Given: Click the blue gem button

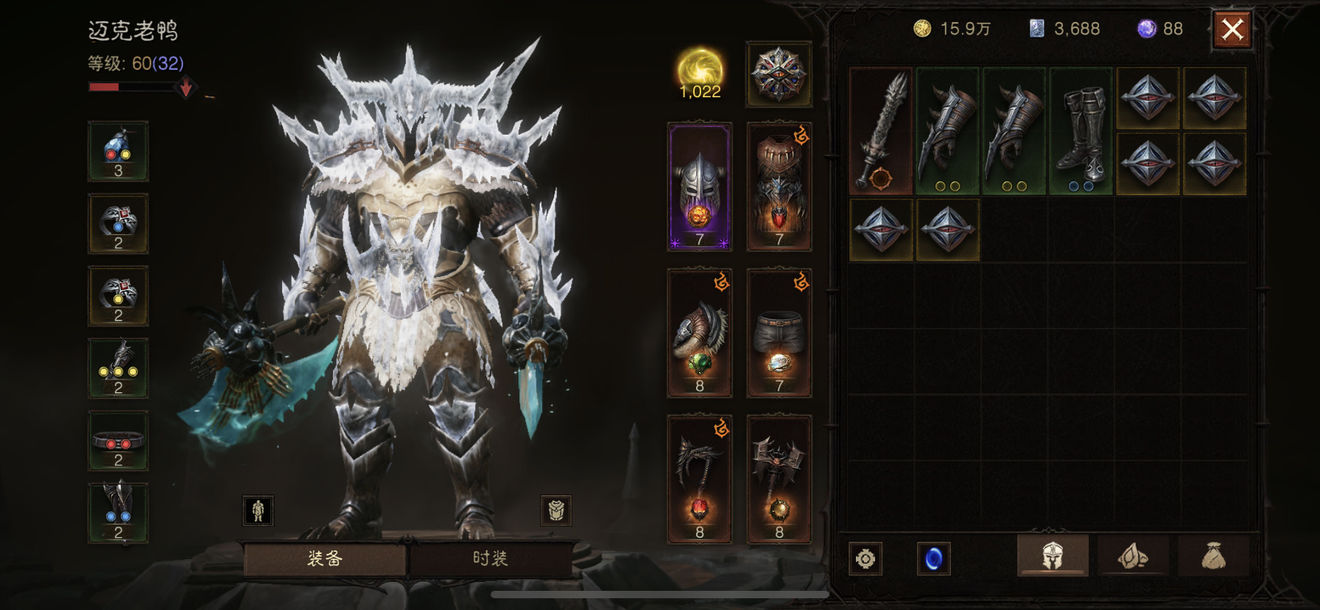Looking at the screenshot, I should click(933, 558).
